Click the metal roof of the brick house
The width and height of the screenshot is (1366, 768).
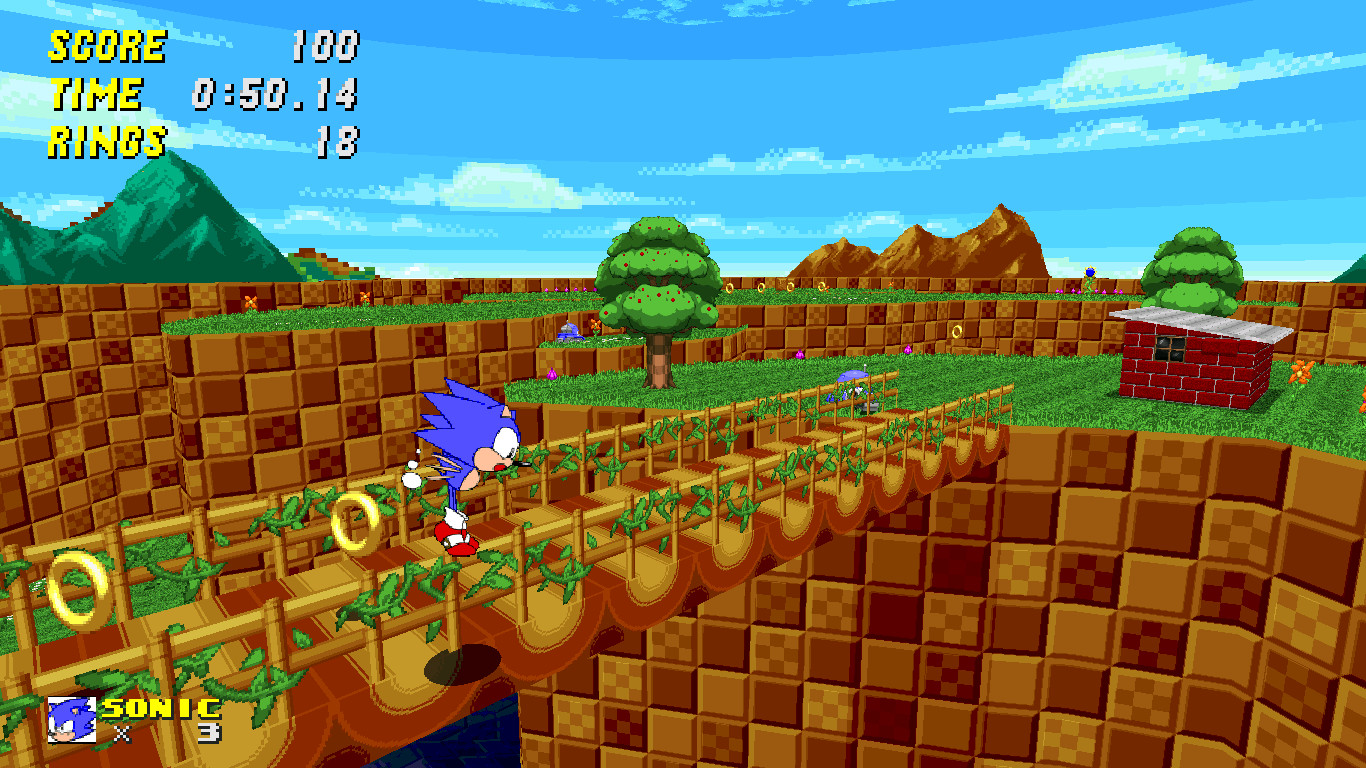(x=1202, y=323)
